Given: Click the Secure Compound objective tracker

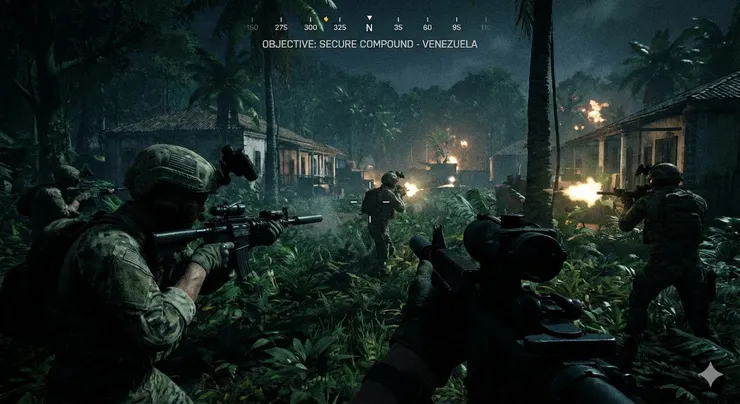Looking at the screenshot, I should click(369, 44).
